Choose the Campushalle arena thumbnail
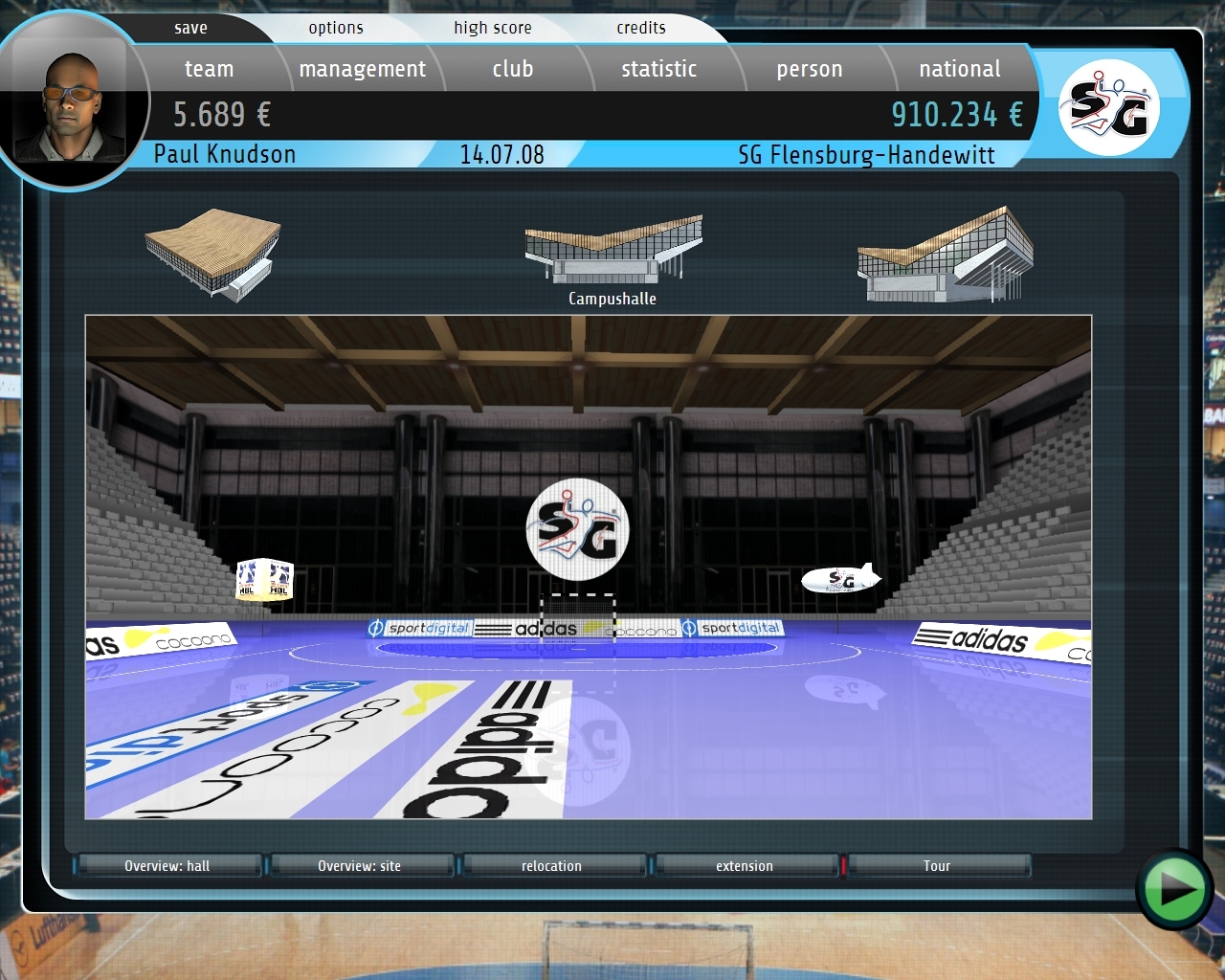The width and height of the screenshot is (1225, 980). click(612, 253)
